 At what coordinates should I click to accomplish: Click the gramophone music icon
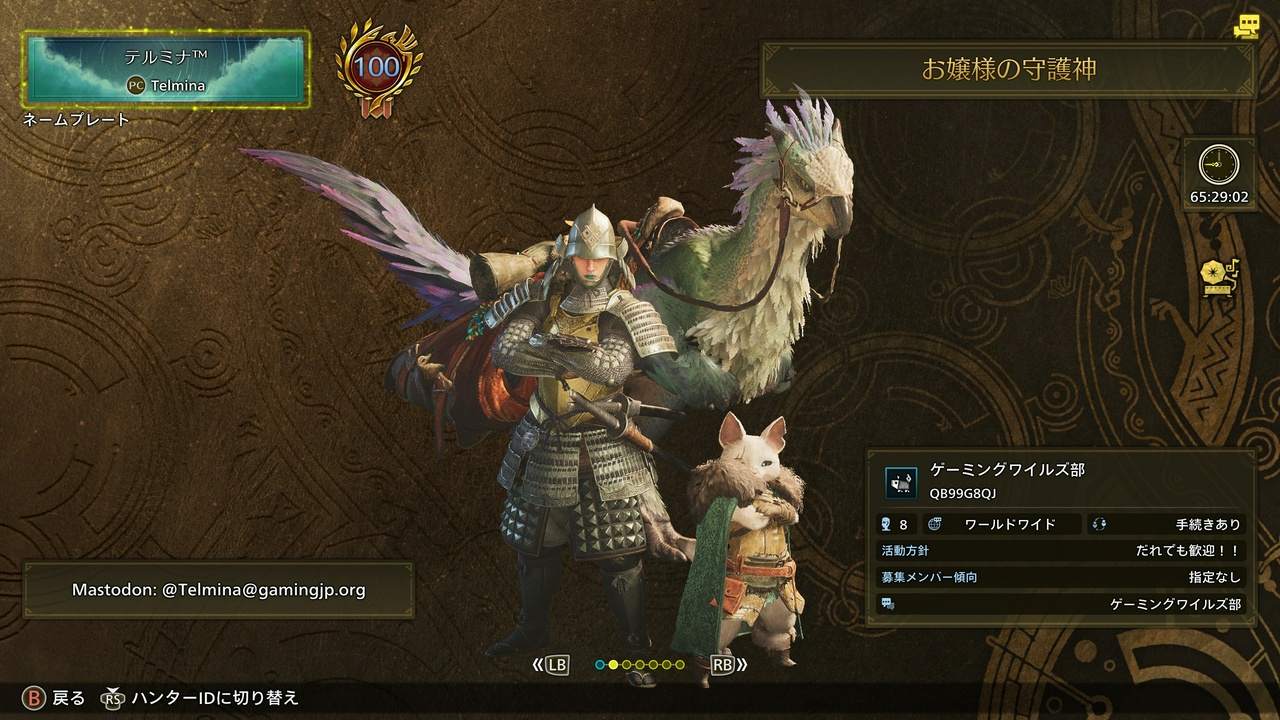click(x=1219, y=277)
